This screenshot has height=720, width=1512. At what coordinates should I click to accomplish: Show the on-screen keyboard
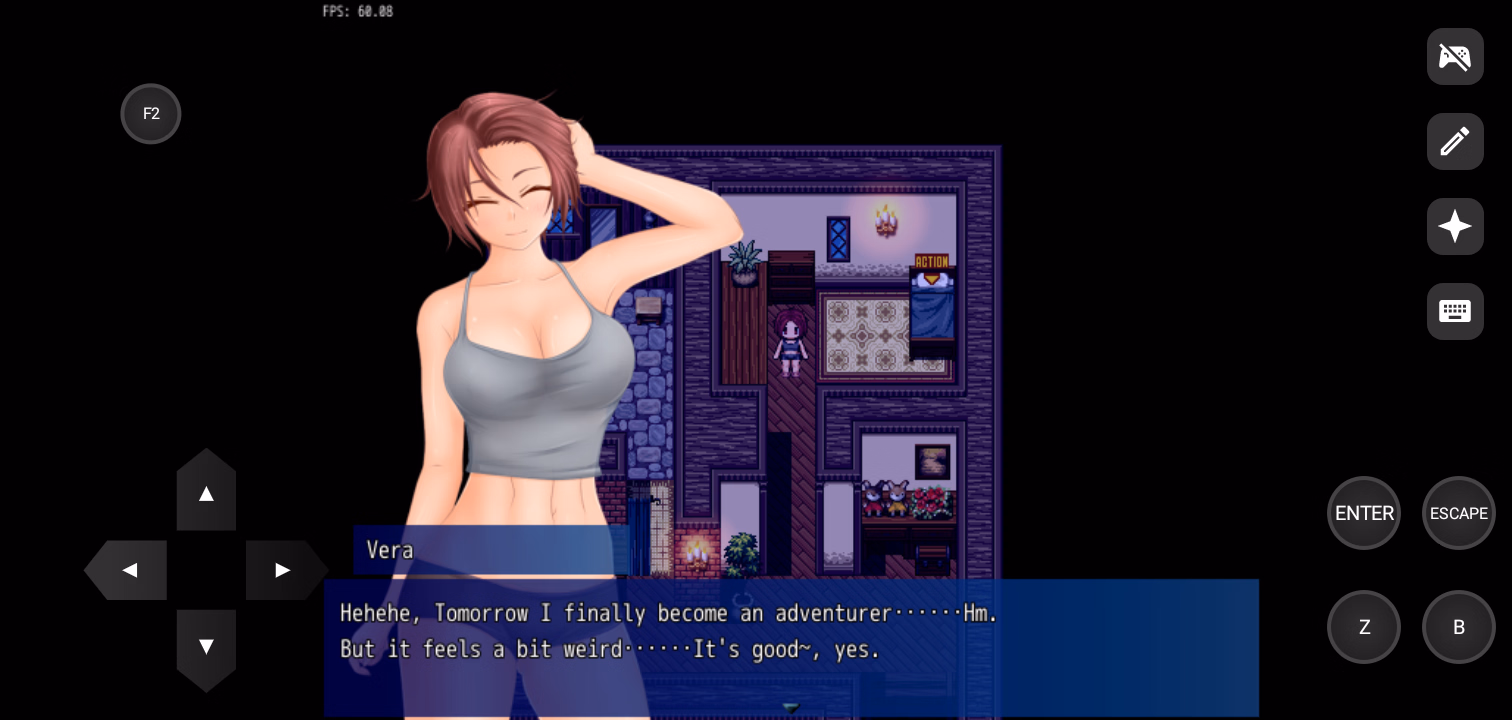click(x=1455, y=312)
